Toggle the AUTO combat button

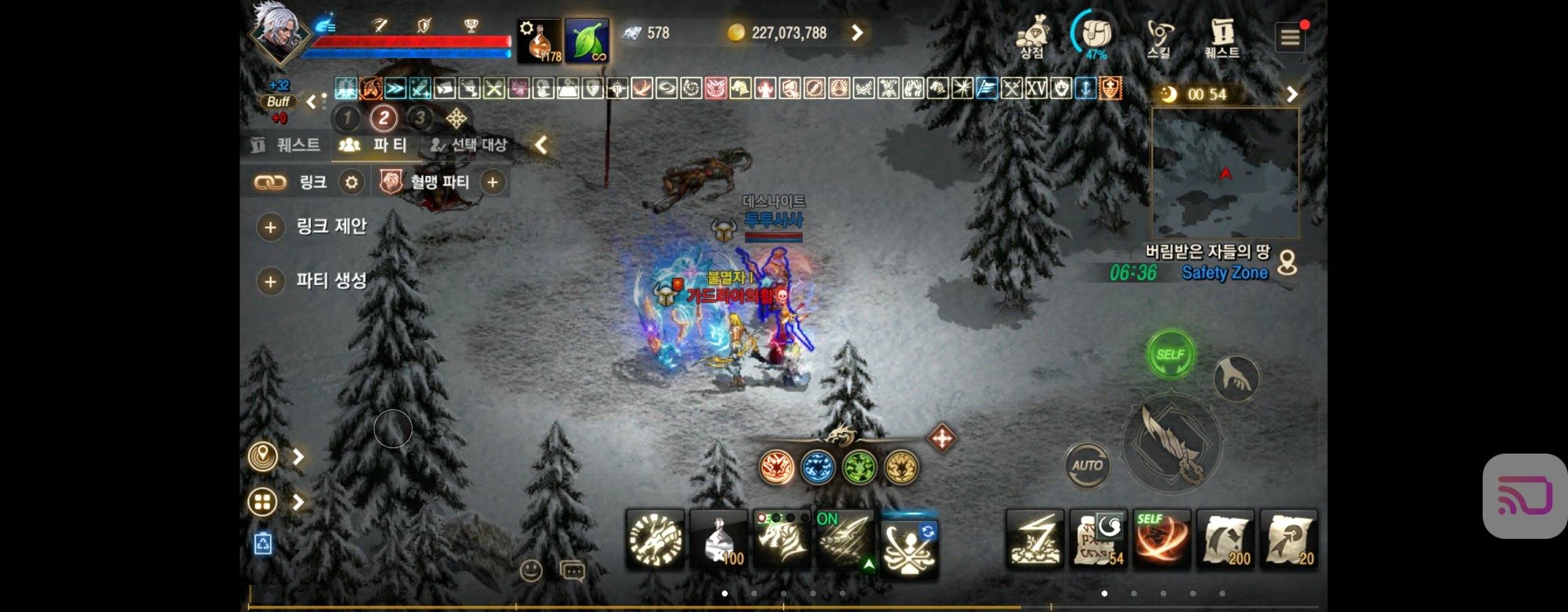1087,465
